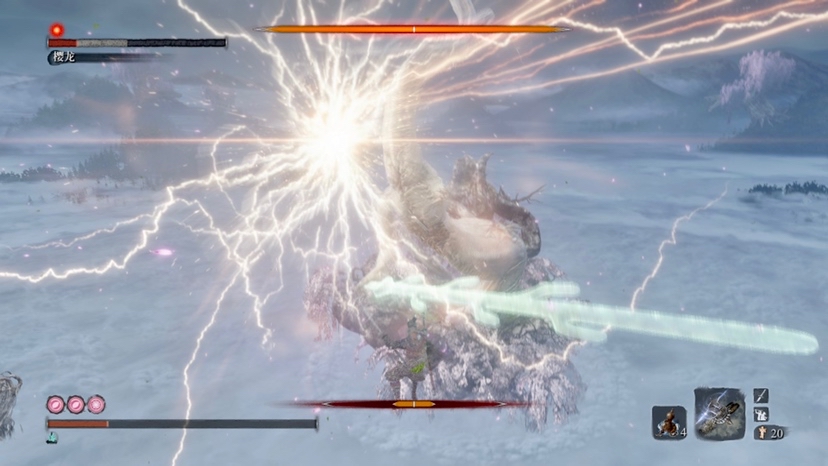Click the spirit emblem figure icon
This screenshot has height=466, width=828.
(760, 433)
